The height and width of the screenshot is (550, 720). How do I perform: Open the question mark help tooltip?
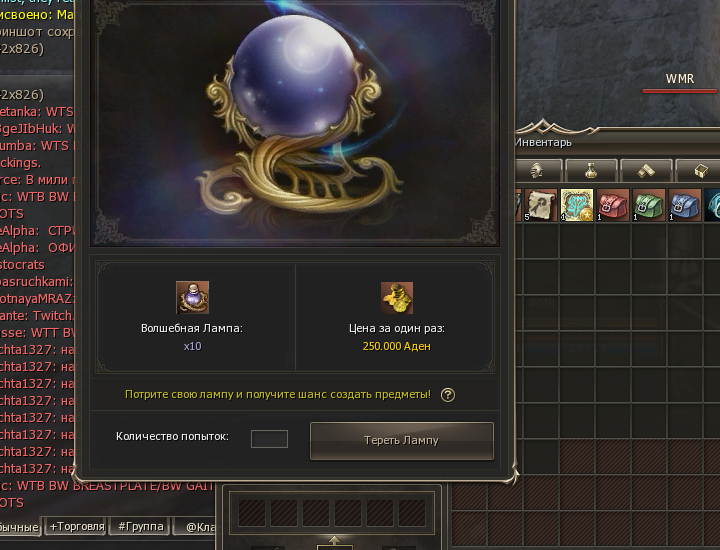pos(448,395)
